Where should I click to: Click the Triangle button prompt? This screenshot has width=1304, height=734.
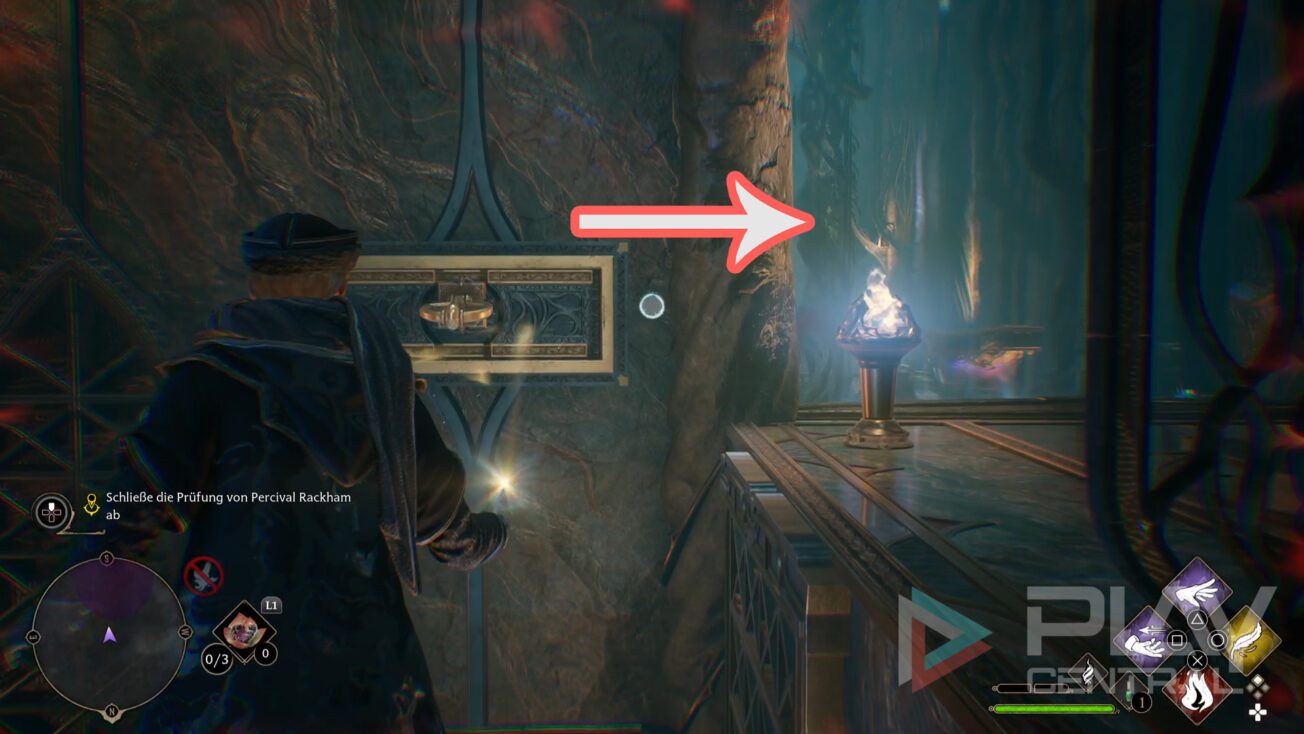point(1197,618)
